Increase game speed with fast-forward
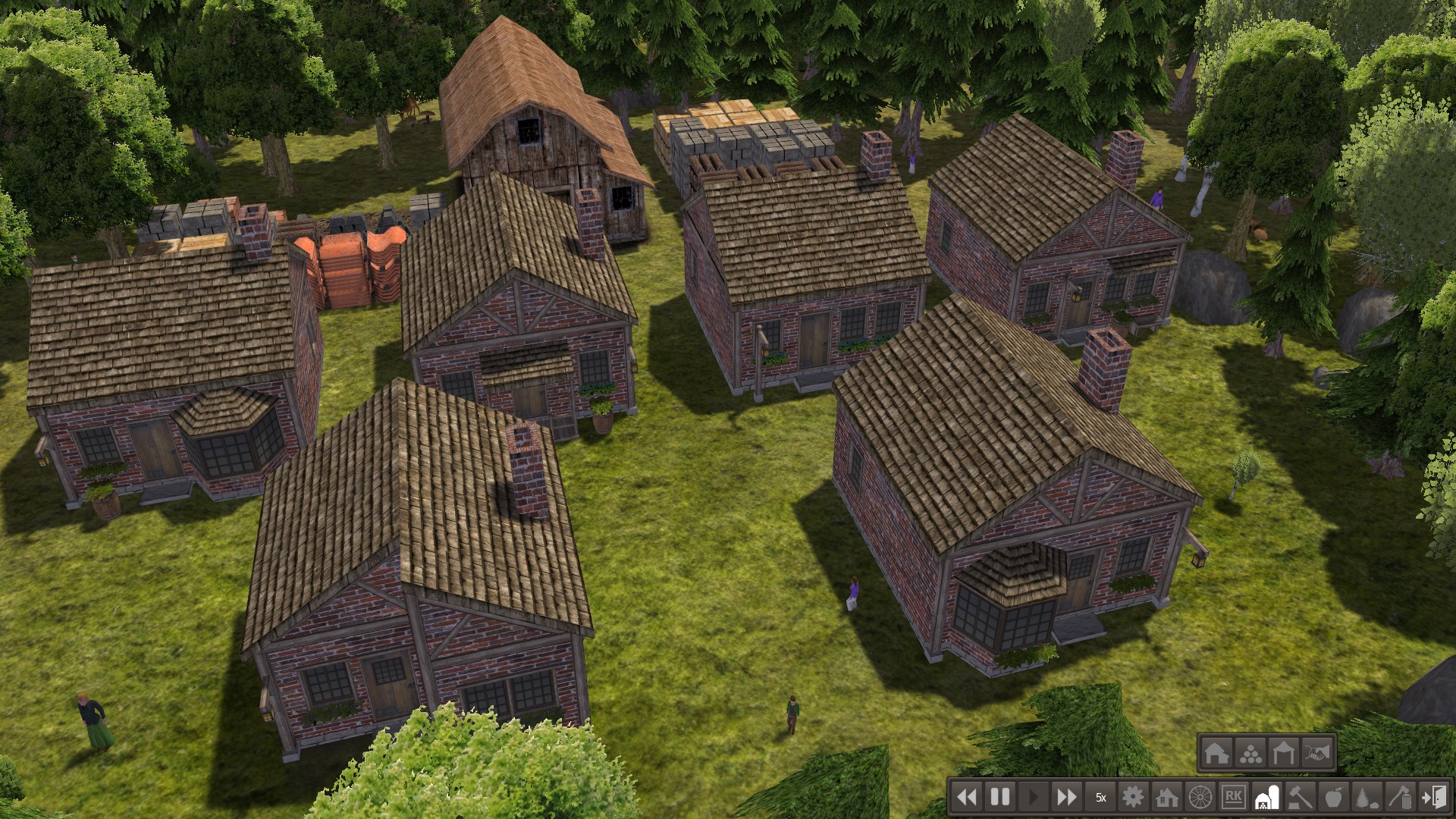This screenshot has height=819, width=1456. pyautogui.click(x=1066, y=797)
